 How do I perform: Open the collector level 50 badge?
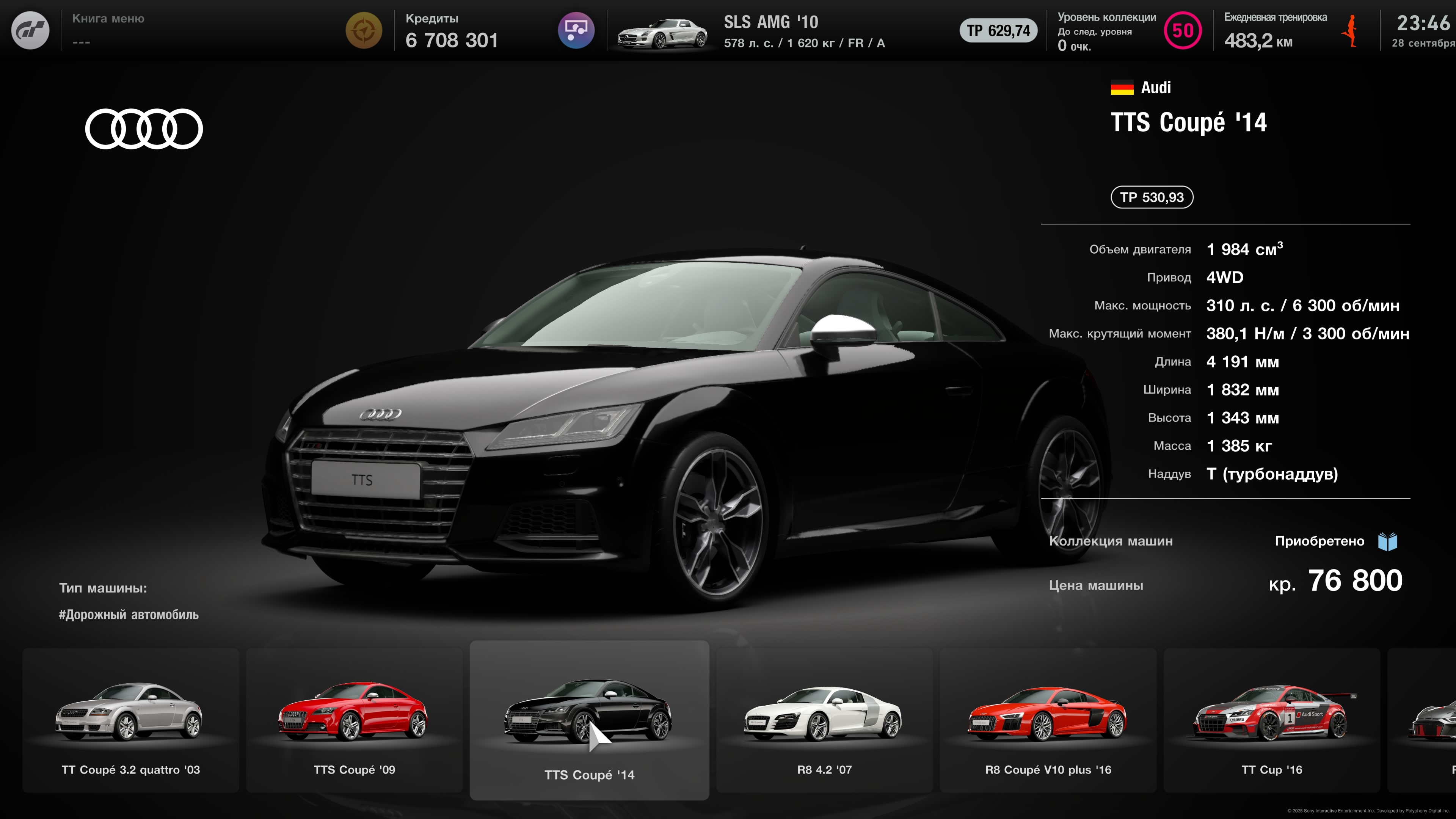(1183, 30)
